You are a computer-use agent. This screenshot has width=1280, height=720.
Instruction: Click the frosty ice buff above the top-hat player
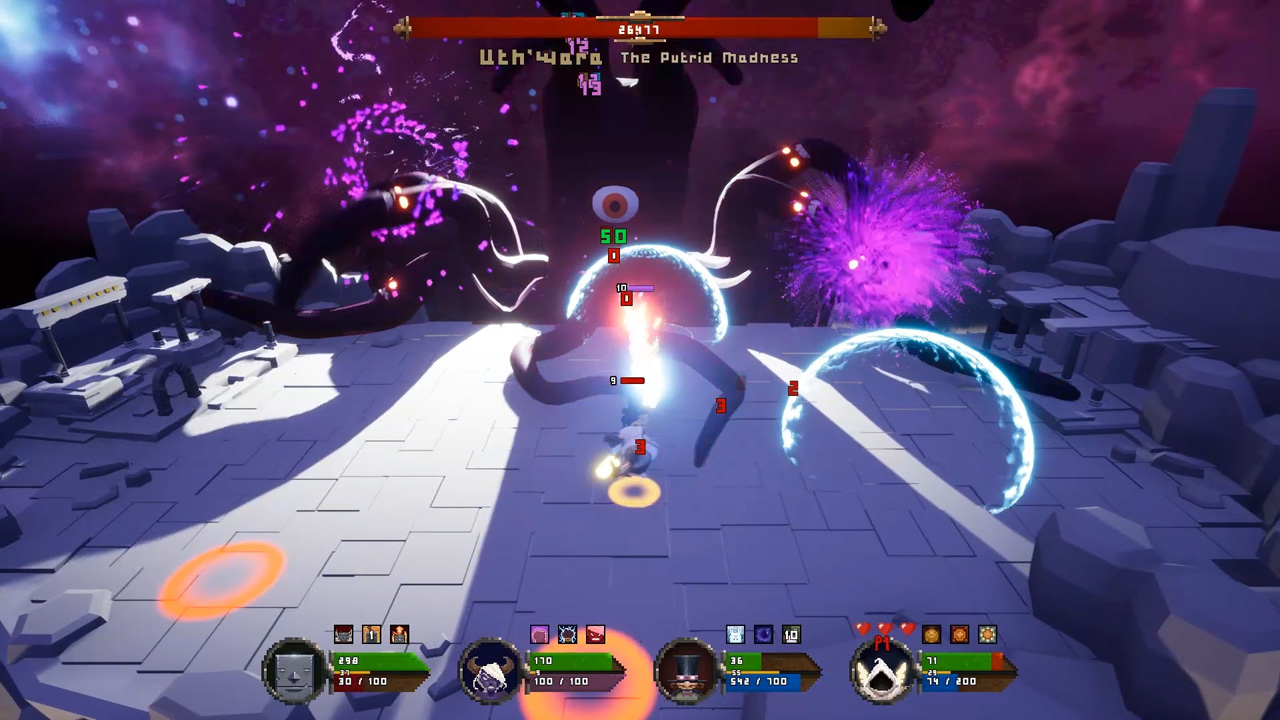tap(735, 634)
